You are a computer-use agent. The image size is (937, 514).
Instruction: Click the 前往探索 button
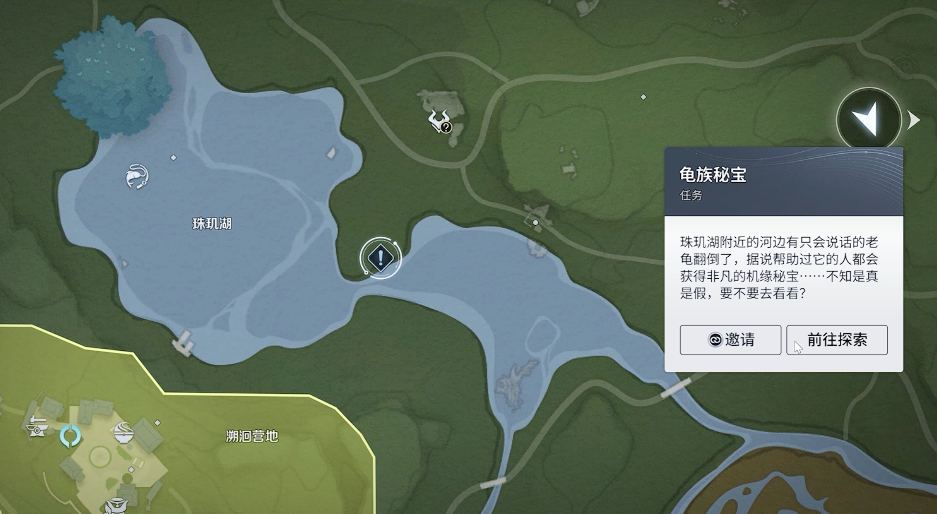[x=836, y=340]
